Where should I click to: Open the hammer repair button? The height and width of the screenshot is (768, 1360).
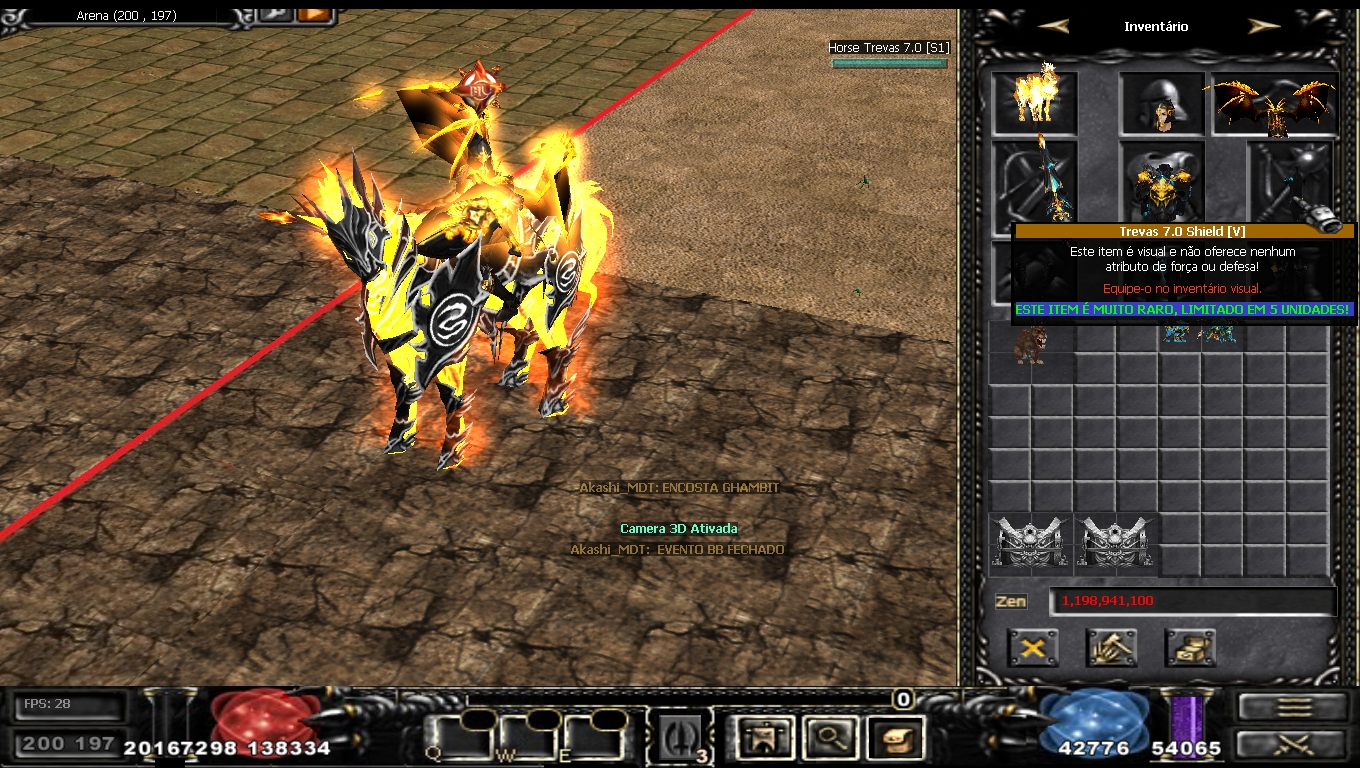(1111, 648)
